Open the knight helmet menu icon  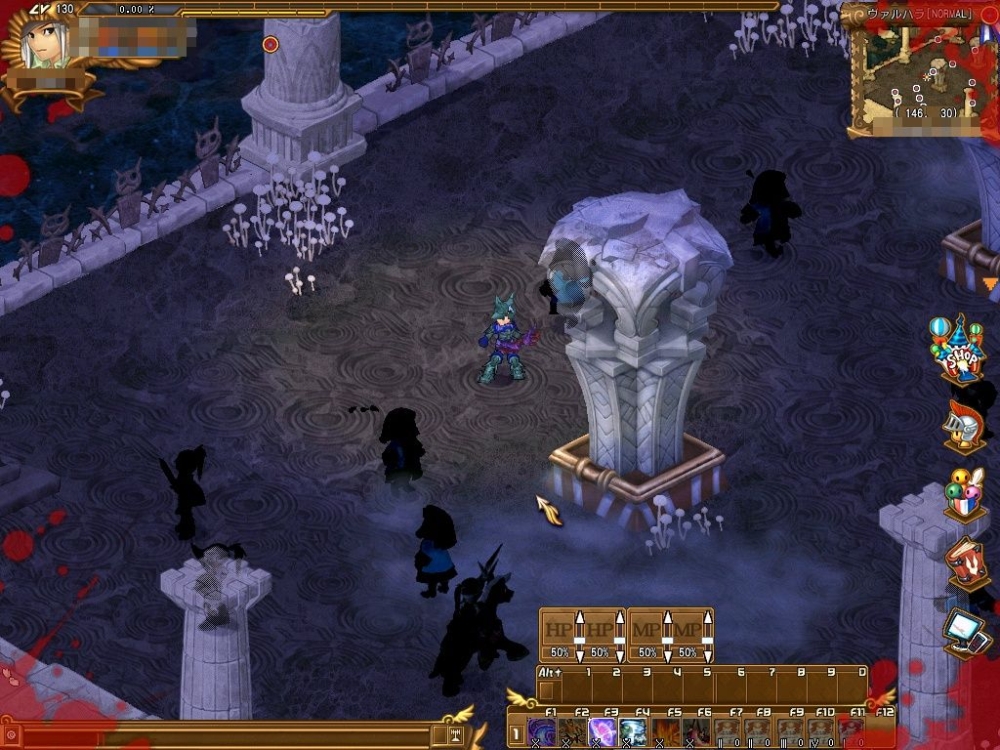point(962,422)
